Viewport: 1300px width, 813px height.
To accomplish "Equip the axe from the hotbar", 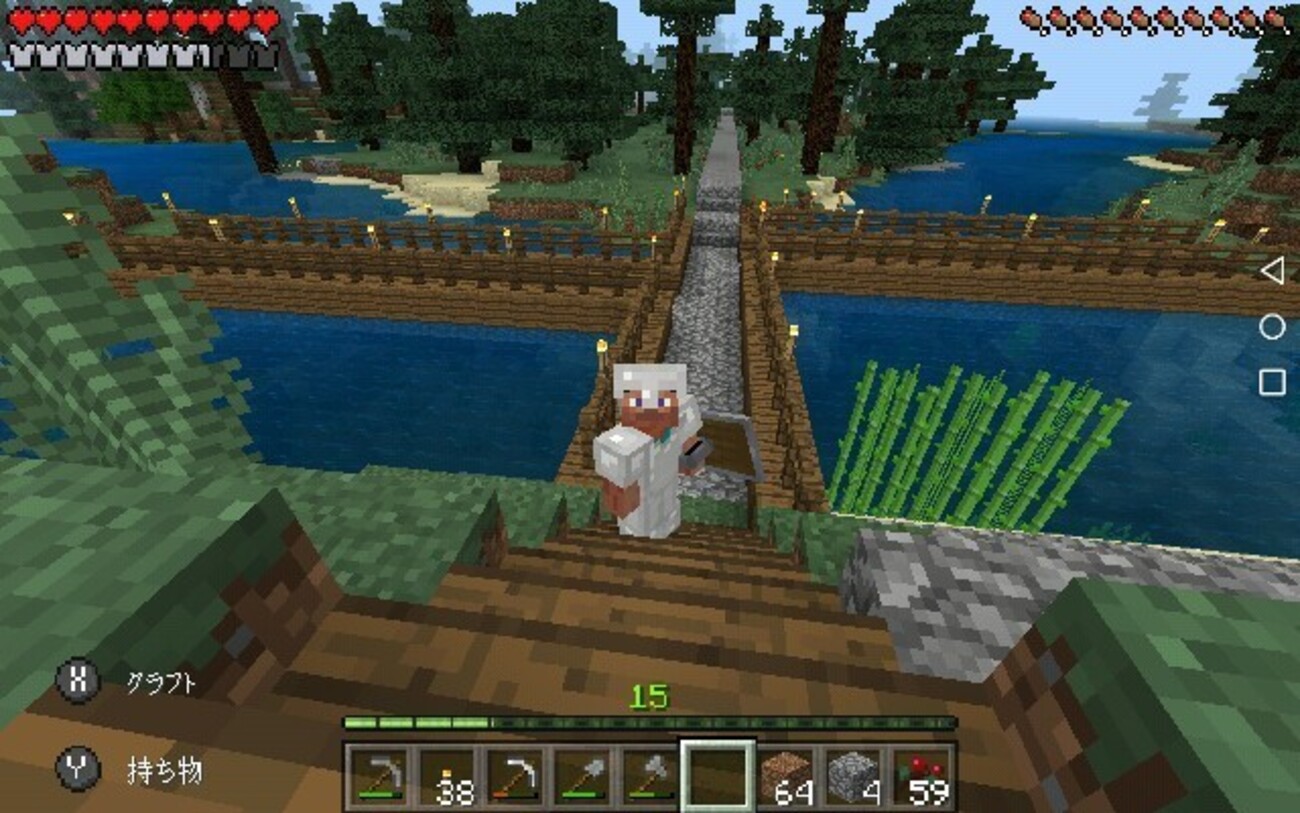I will (650, 775).
